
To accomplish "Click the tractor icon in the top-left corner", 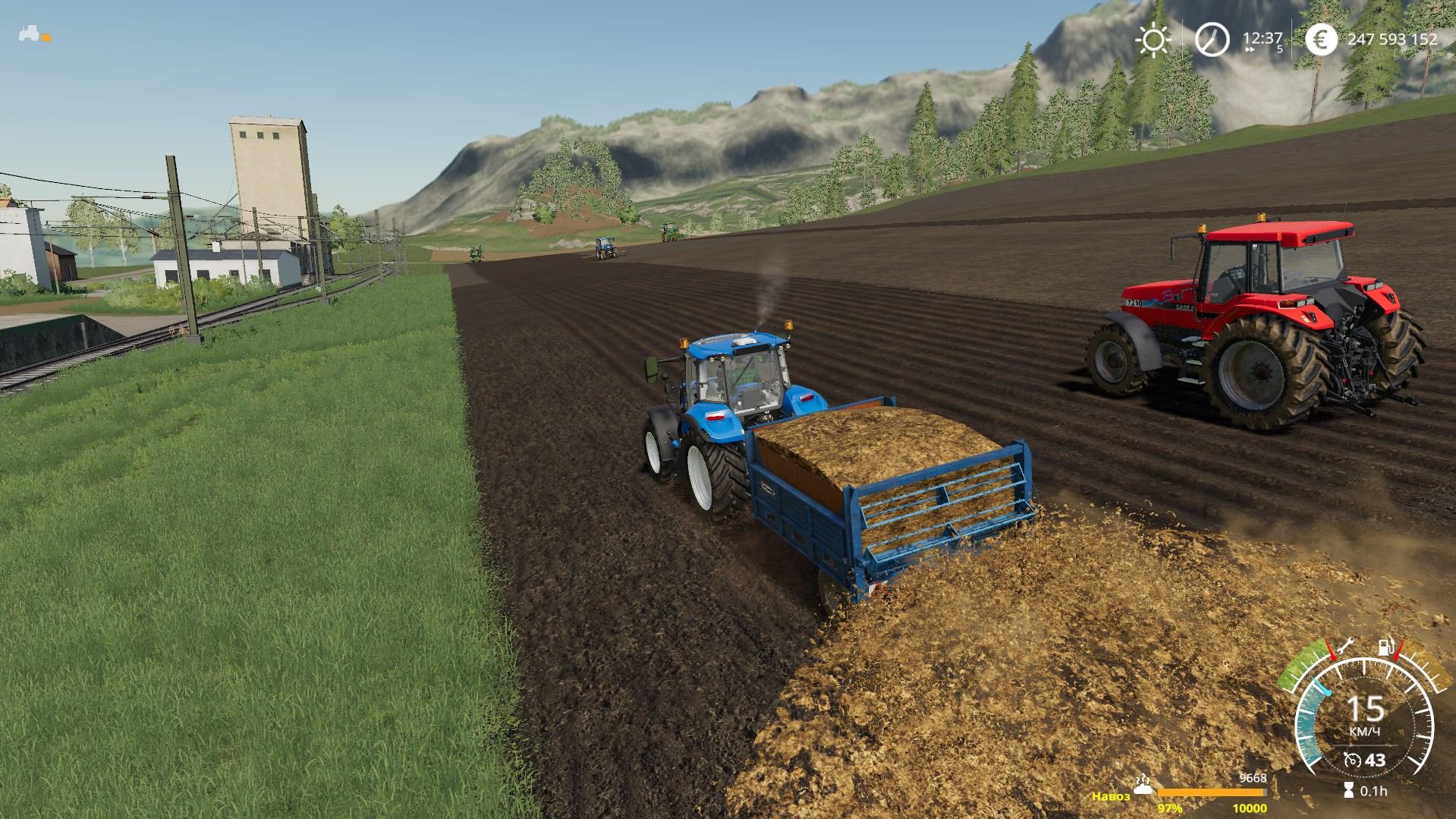I will (x=29, y=33).
